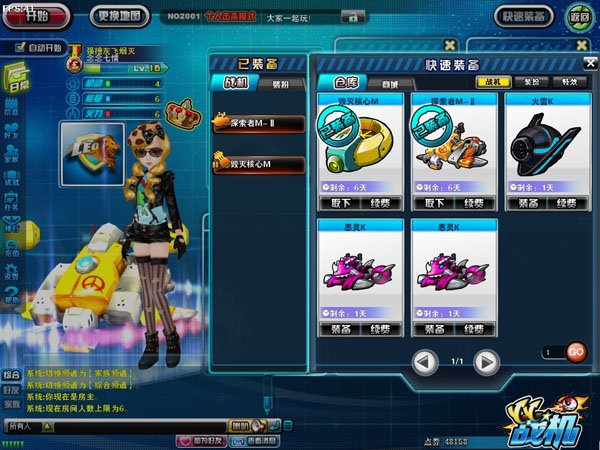
Task: Equip the 火雷K item
Action: pyautogui.click(x=529, y=202)
